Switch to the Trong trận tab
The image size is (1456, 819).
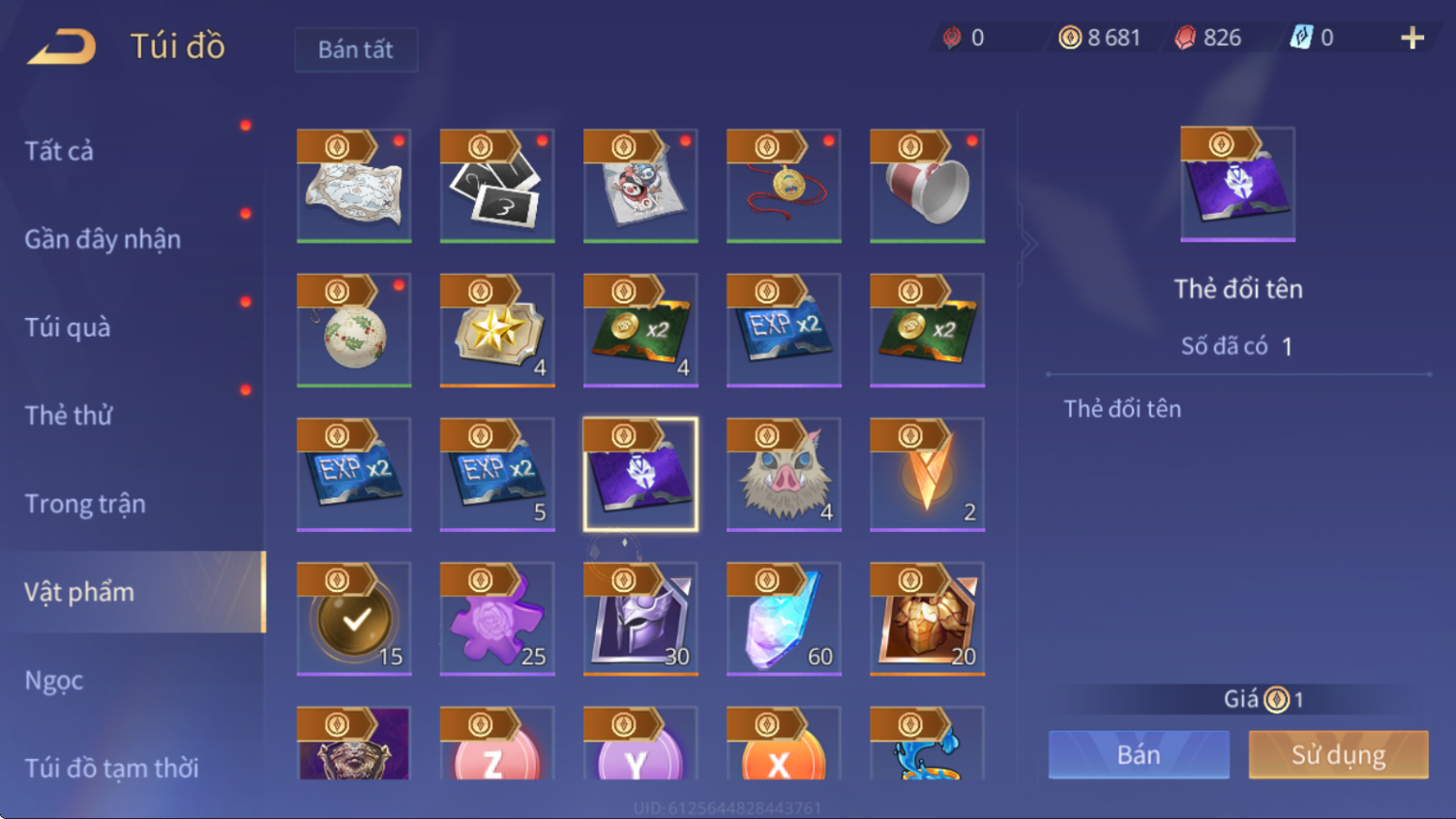pyautogui.click(x=85, y=504)
